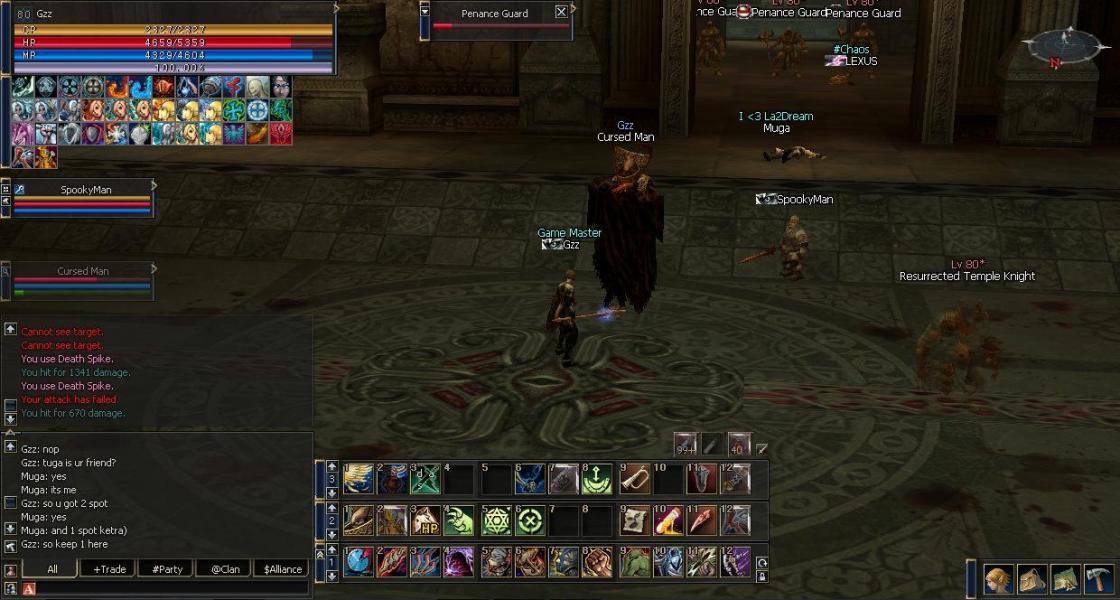1120x600 pixels.
Task: Use the horn item shortcut
Action: 634,479
